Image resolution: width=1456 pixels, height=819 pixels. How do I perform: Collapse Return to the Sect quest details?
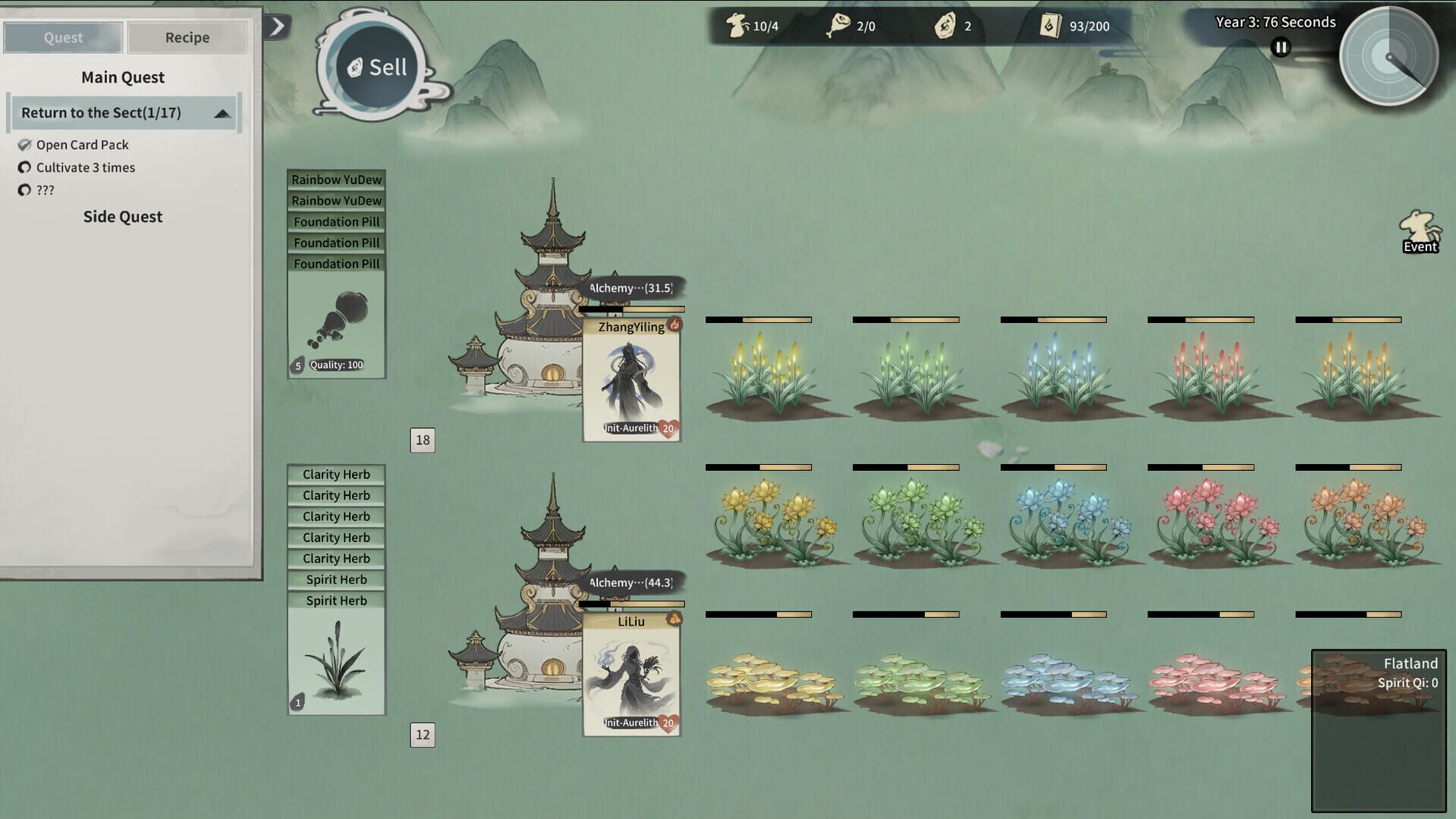click(x=222, y=112)
